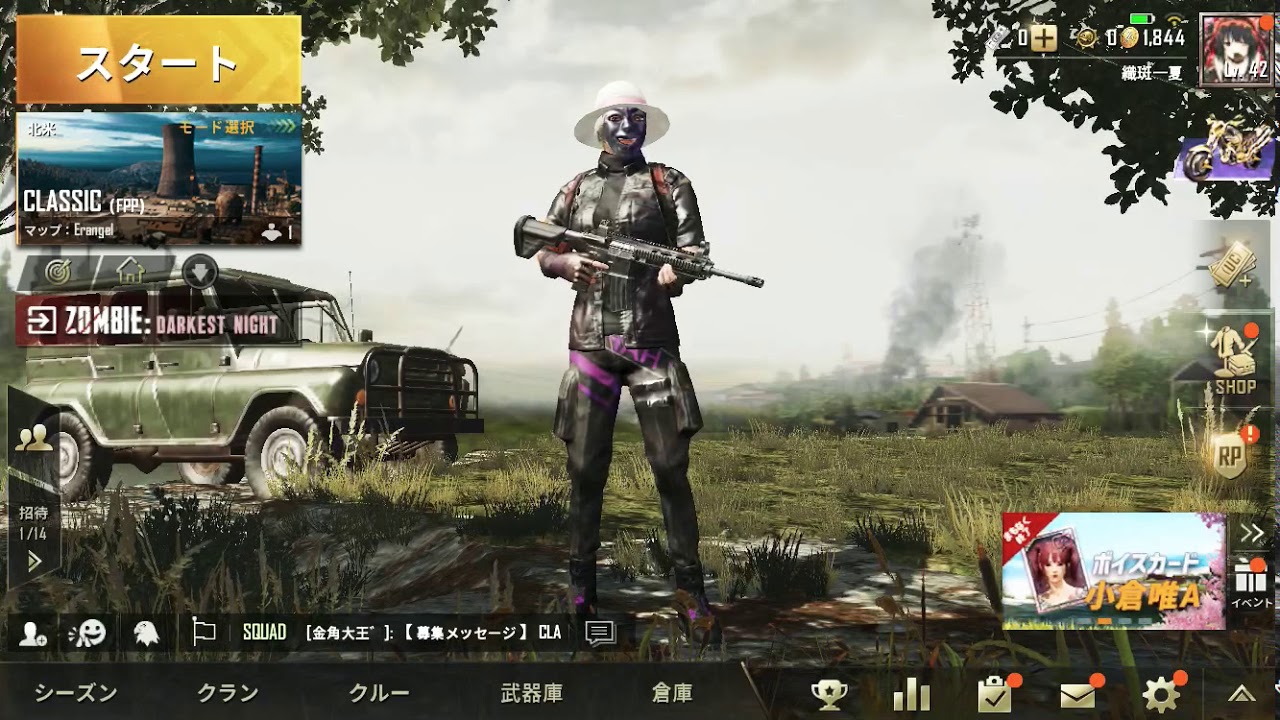Open the chat message bubble
The image size is (1280, 720).
tap(599, 632)
